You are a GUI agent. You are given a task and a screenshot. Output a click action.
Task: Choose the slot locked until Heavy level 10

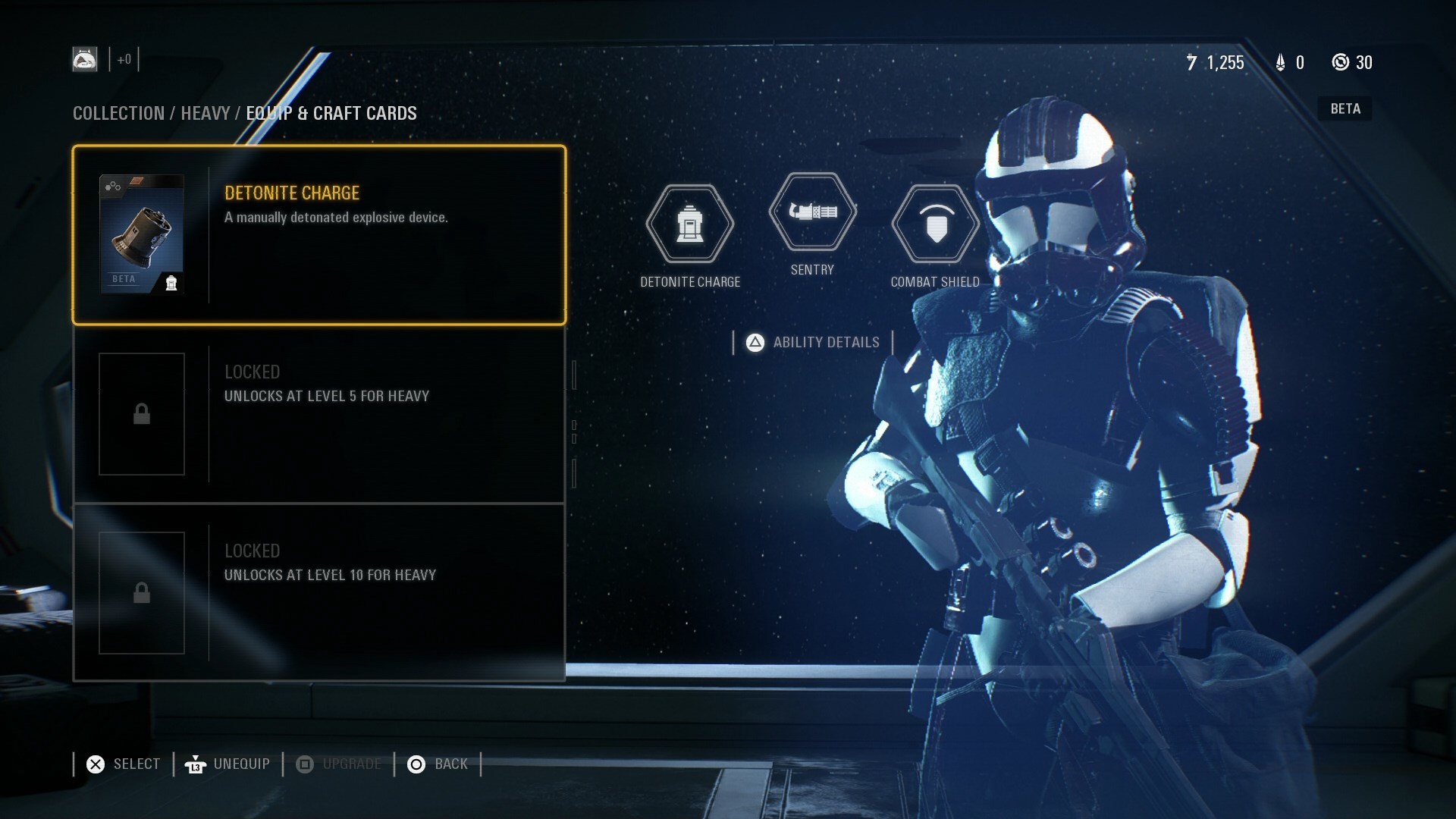[318, 593]
